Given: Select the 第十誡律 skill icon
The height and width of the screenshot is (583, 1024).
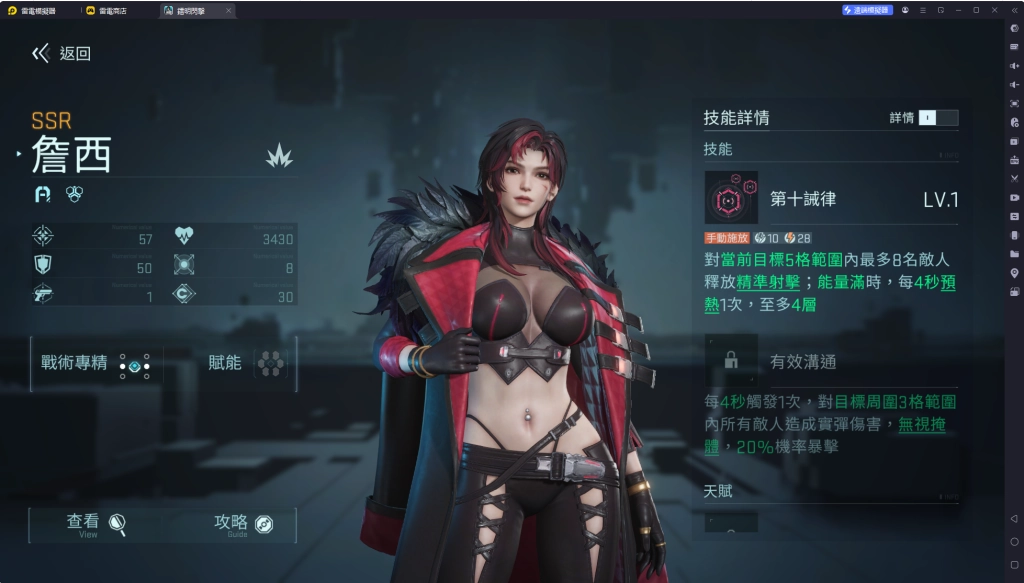Looking at the screenshot, I should [x=731, y=198].
